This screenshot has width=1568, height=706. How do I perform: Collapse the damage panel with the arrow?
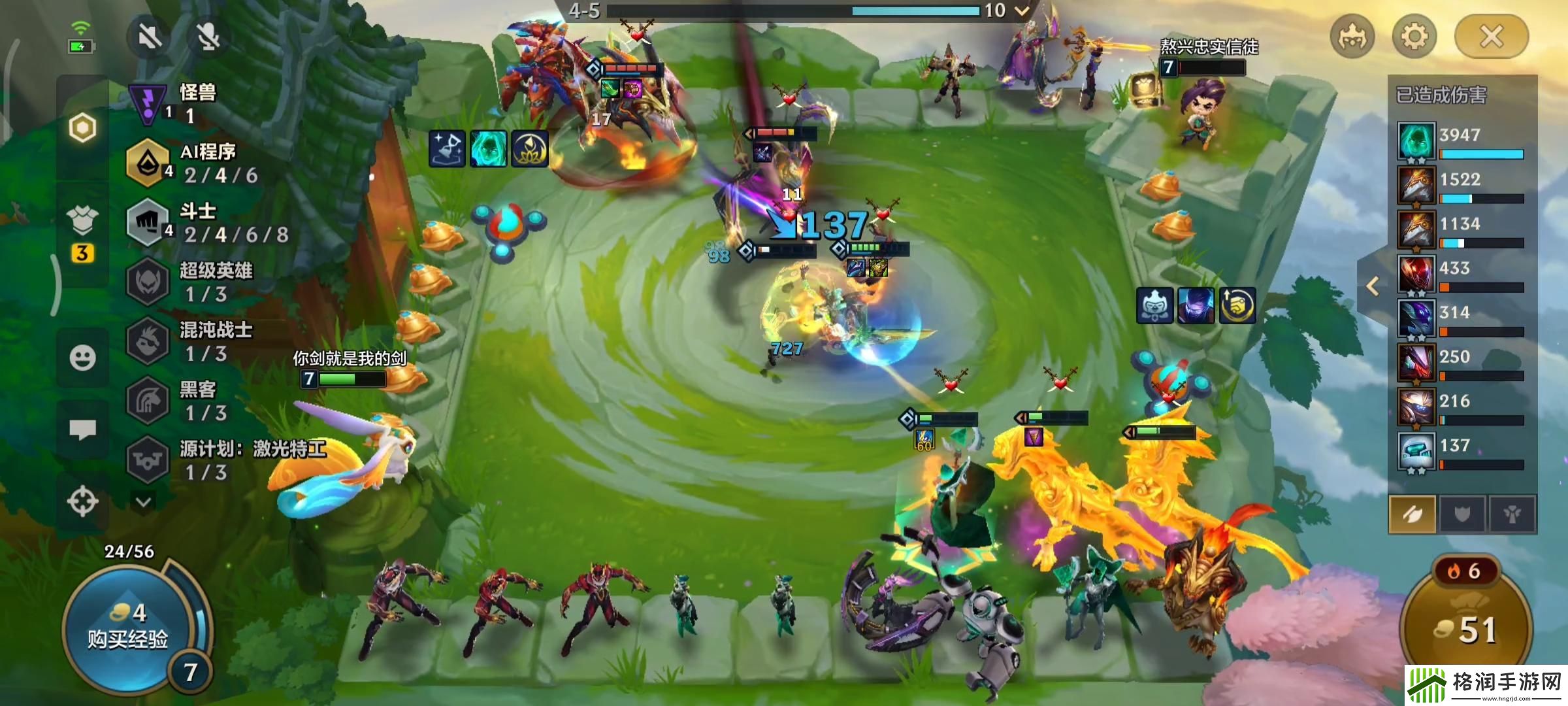(x=1373, y=286)
